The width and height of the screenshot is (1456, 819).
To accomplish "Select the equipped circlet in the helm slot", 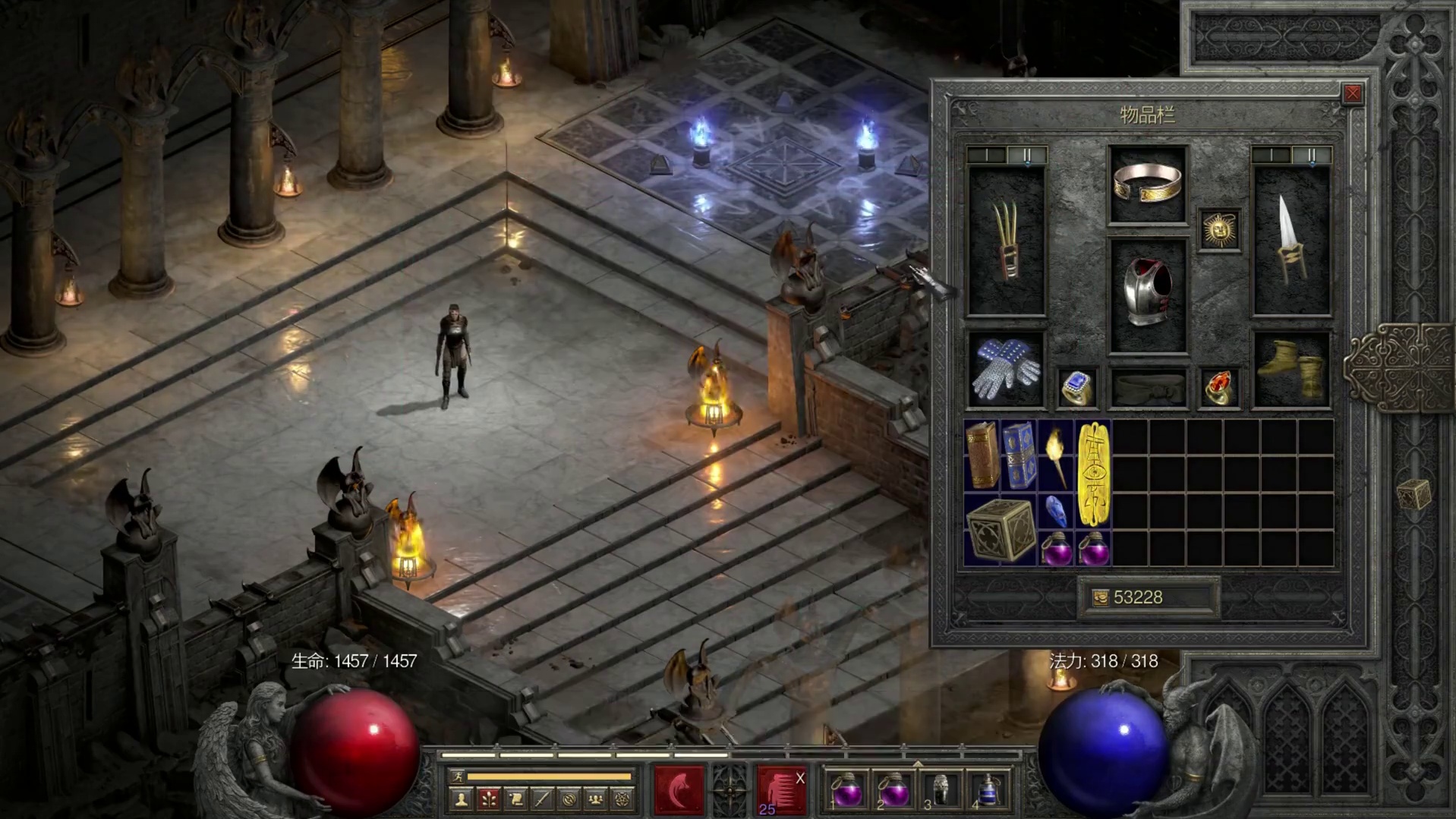I will coord(1147,184).
